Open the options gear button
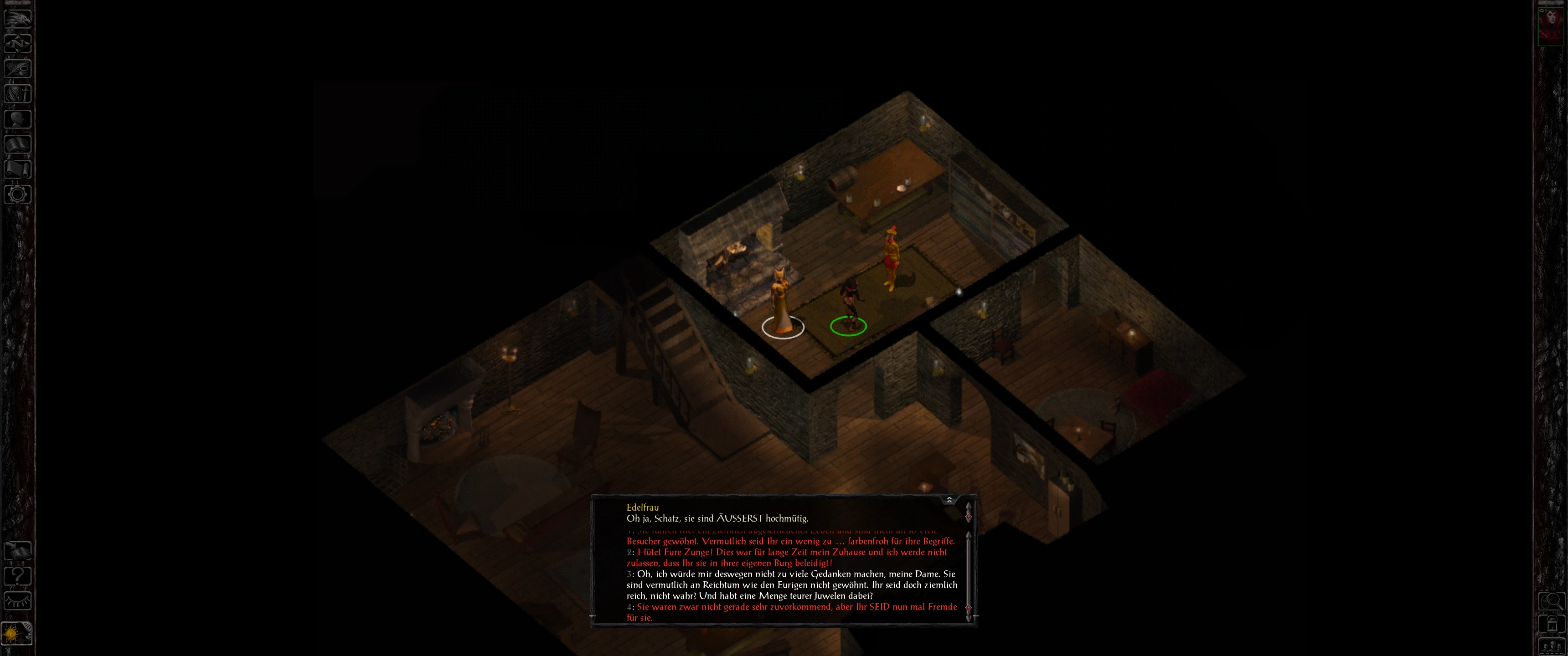 (x=17, y=195)
